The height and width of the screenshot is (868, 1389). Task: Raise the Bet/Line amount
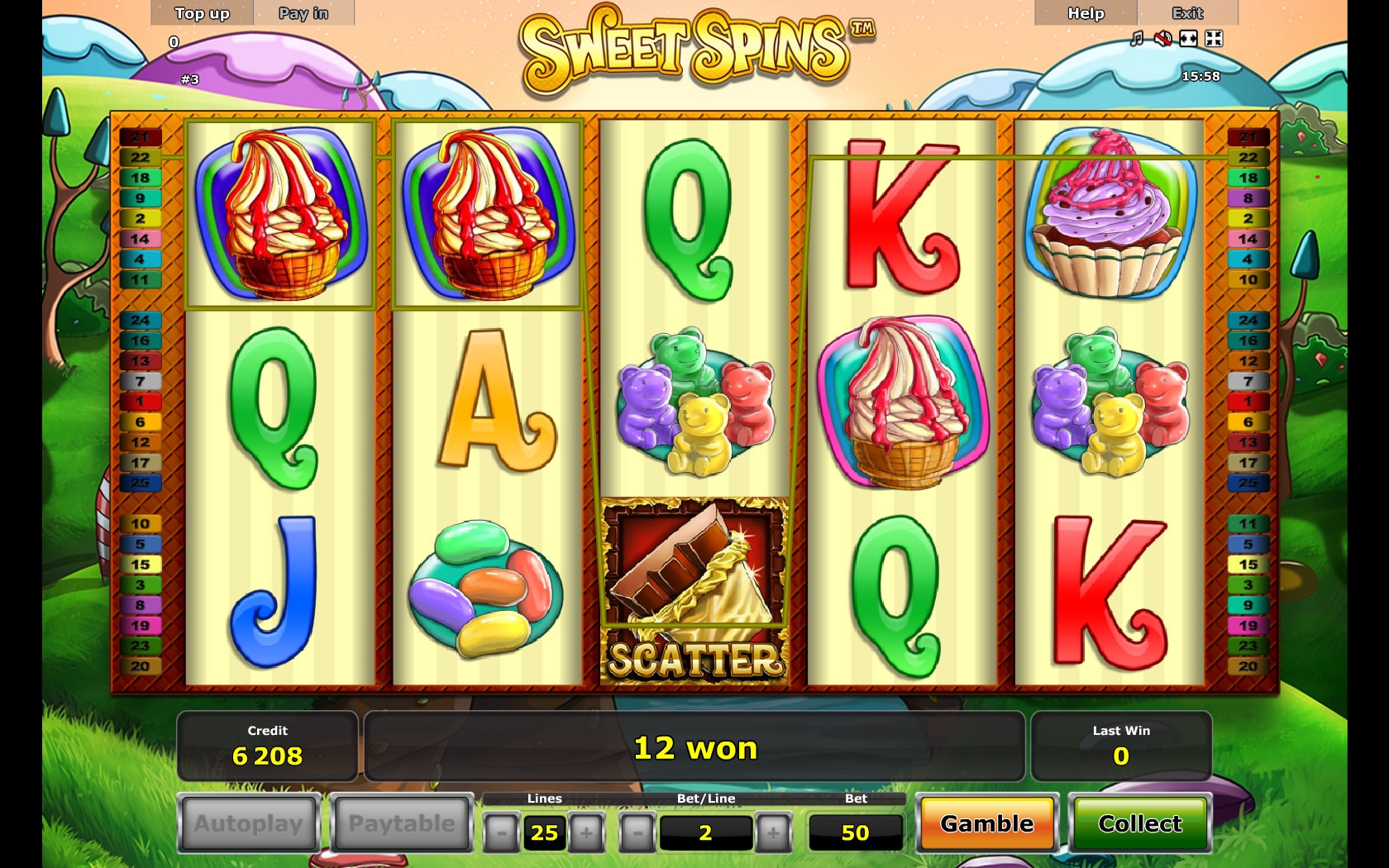(x=773, y=832)
